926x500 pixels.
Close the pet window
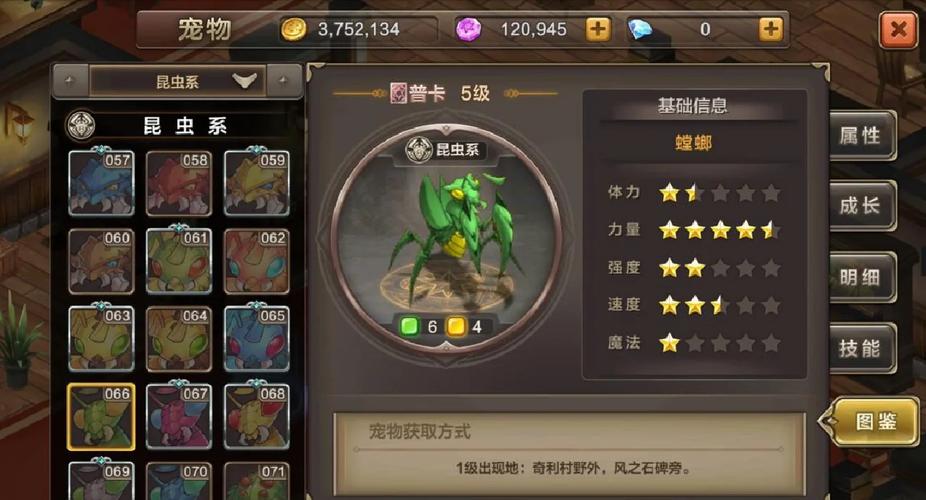897,30
